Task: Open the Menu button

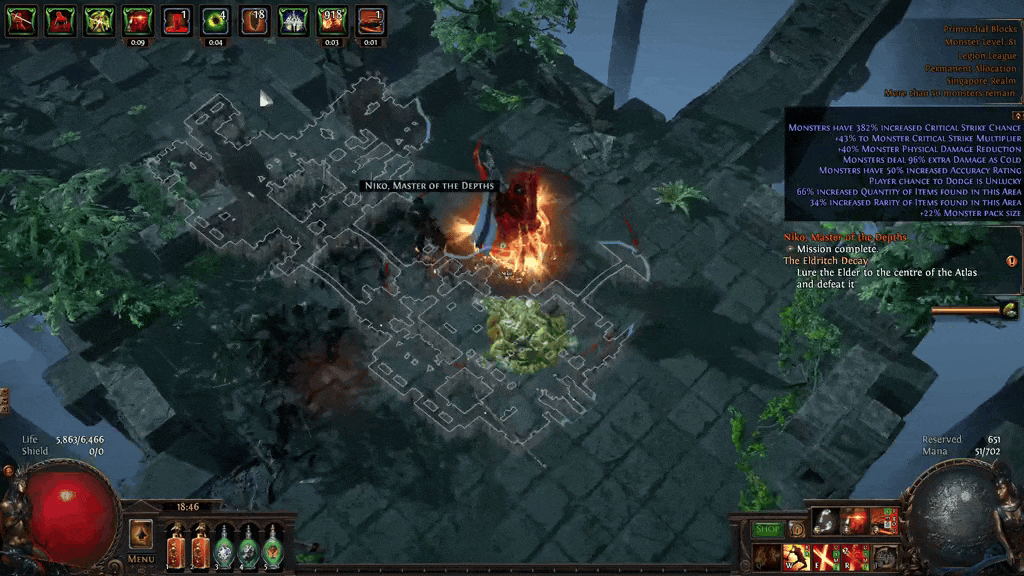Action: (141, 558)
